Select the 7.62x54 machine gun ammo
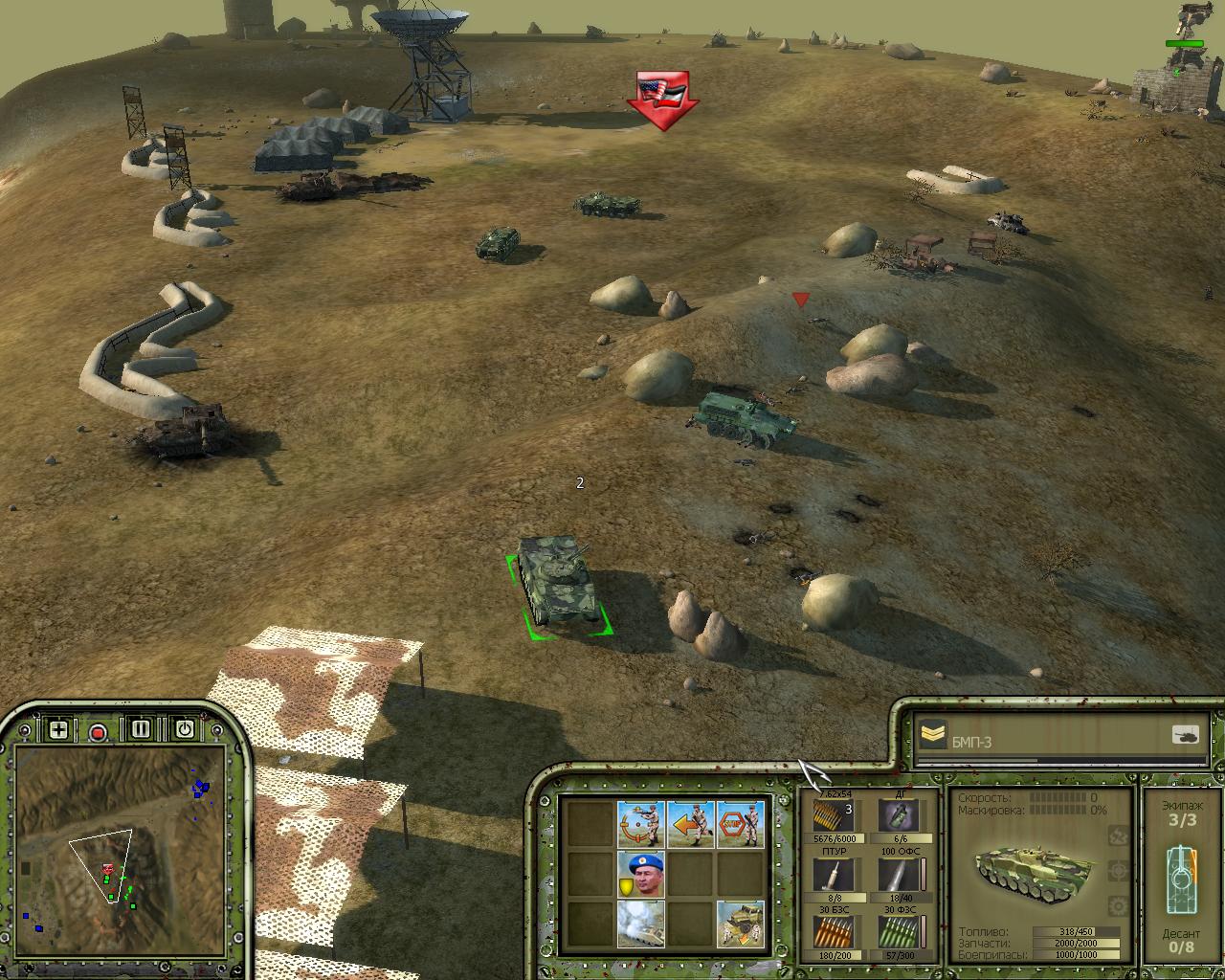Viewport: 1225px width, 980px height. (831, 817)
